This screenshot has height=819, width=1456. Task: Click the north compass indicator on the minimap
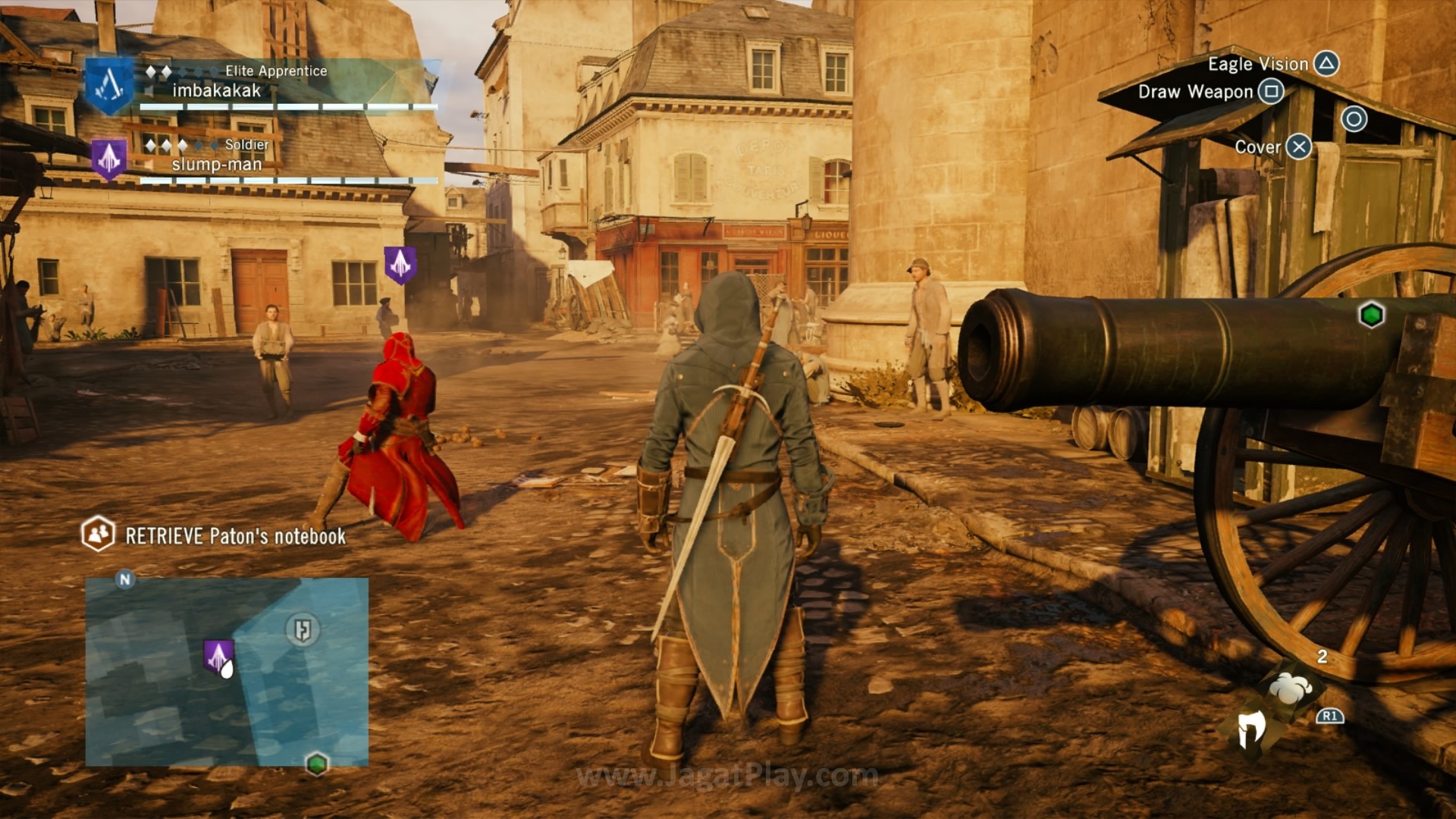125,579
